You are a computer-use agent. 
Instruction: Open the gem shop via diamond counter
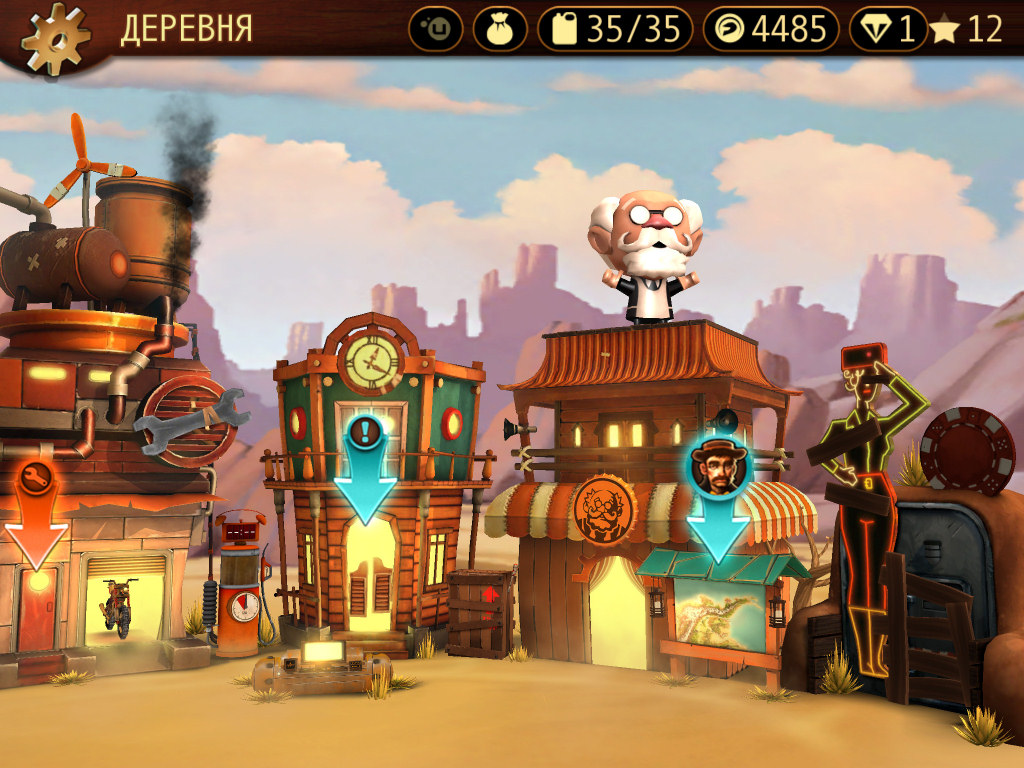pyautogui.click(x=888, y=29)
